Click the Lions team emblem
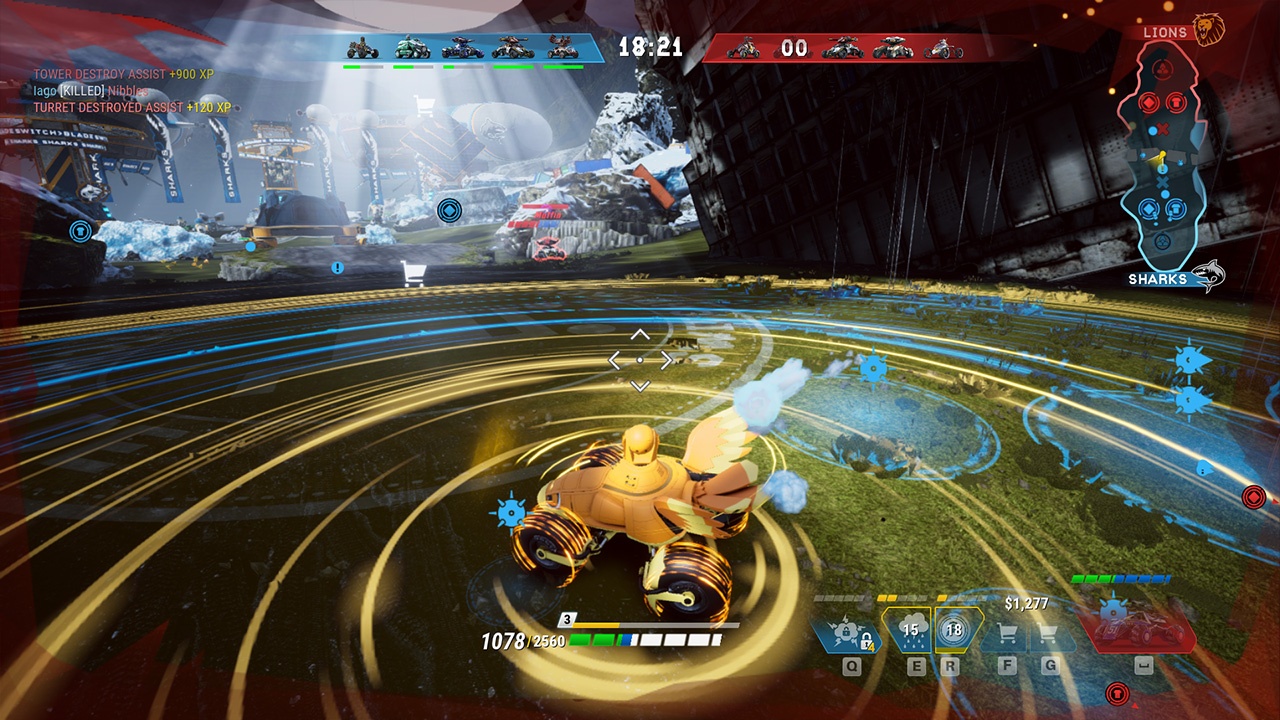1280x720 pixels. (1209, 28)
